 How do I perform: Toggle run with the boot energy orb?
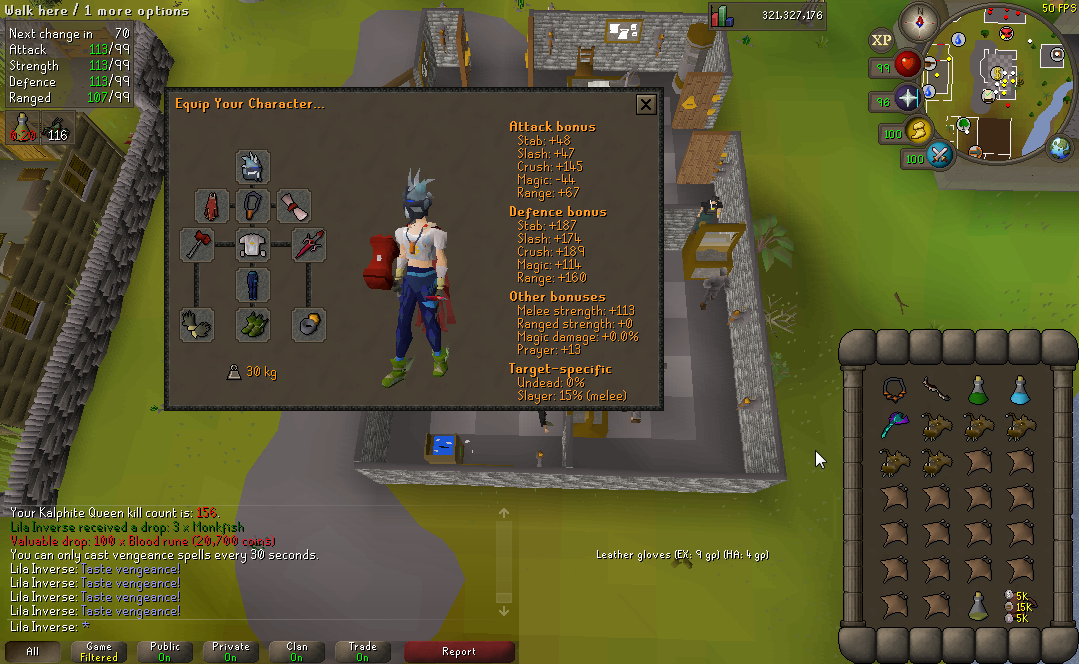pos(919,131)
